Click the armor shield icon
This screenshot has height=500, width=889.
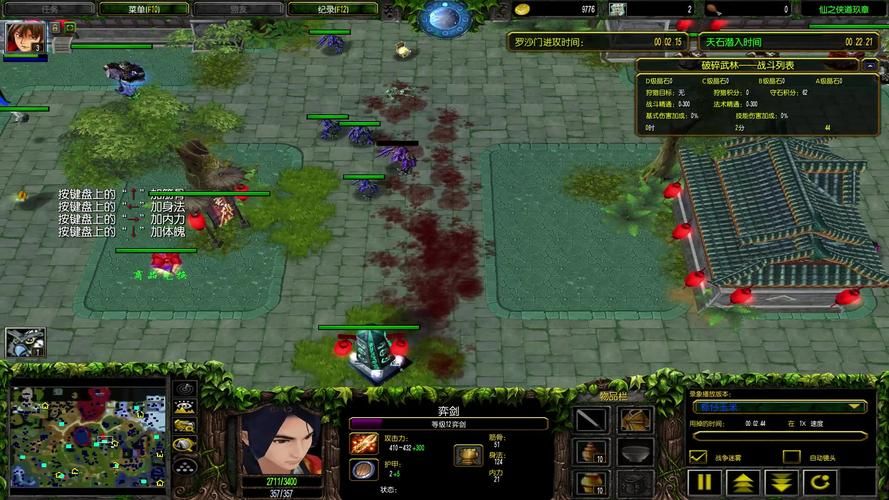[x=363, y=469]
